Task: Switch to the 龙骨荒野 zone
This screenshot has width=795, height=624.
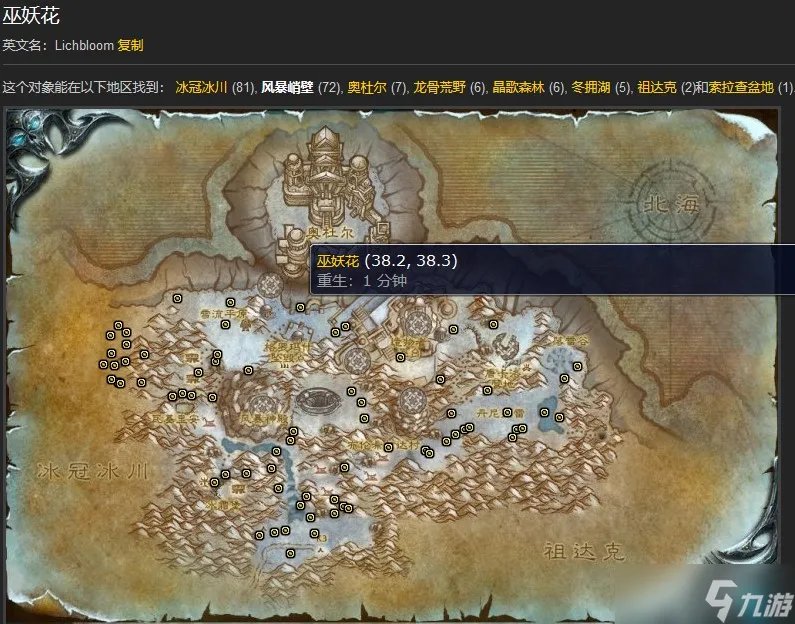Action: 439,87
